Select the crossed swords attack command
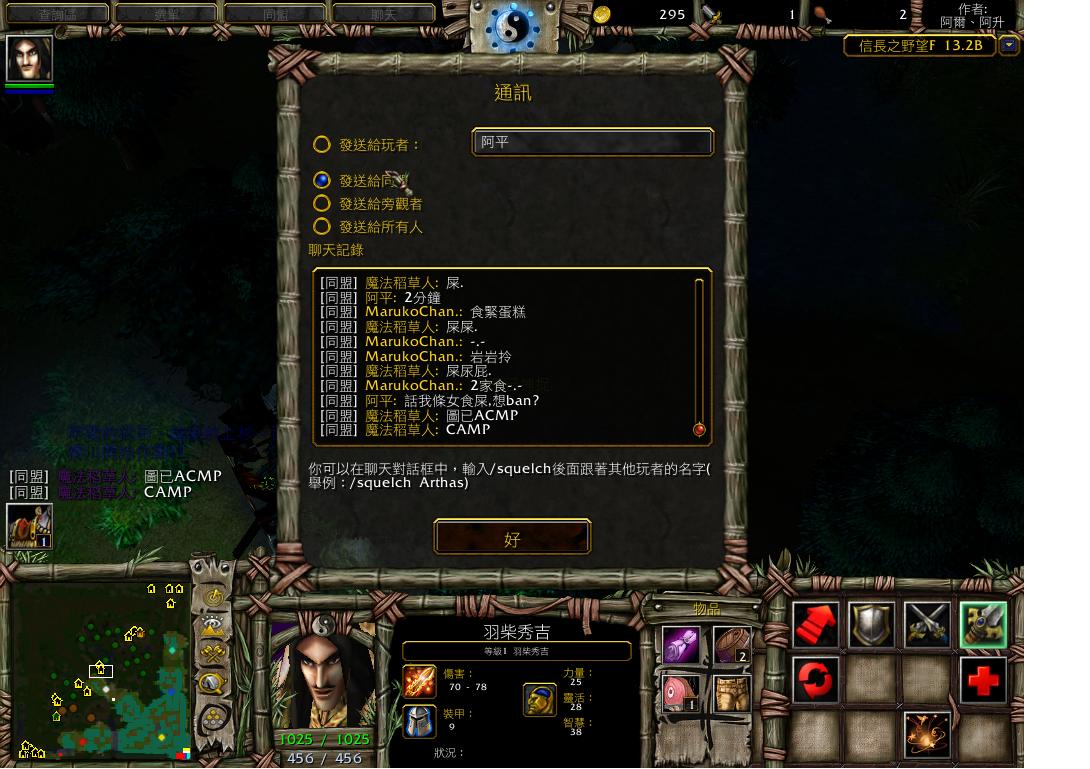This screenshot has width=1090, height=769. coord(927,625)
